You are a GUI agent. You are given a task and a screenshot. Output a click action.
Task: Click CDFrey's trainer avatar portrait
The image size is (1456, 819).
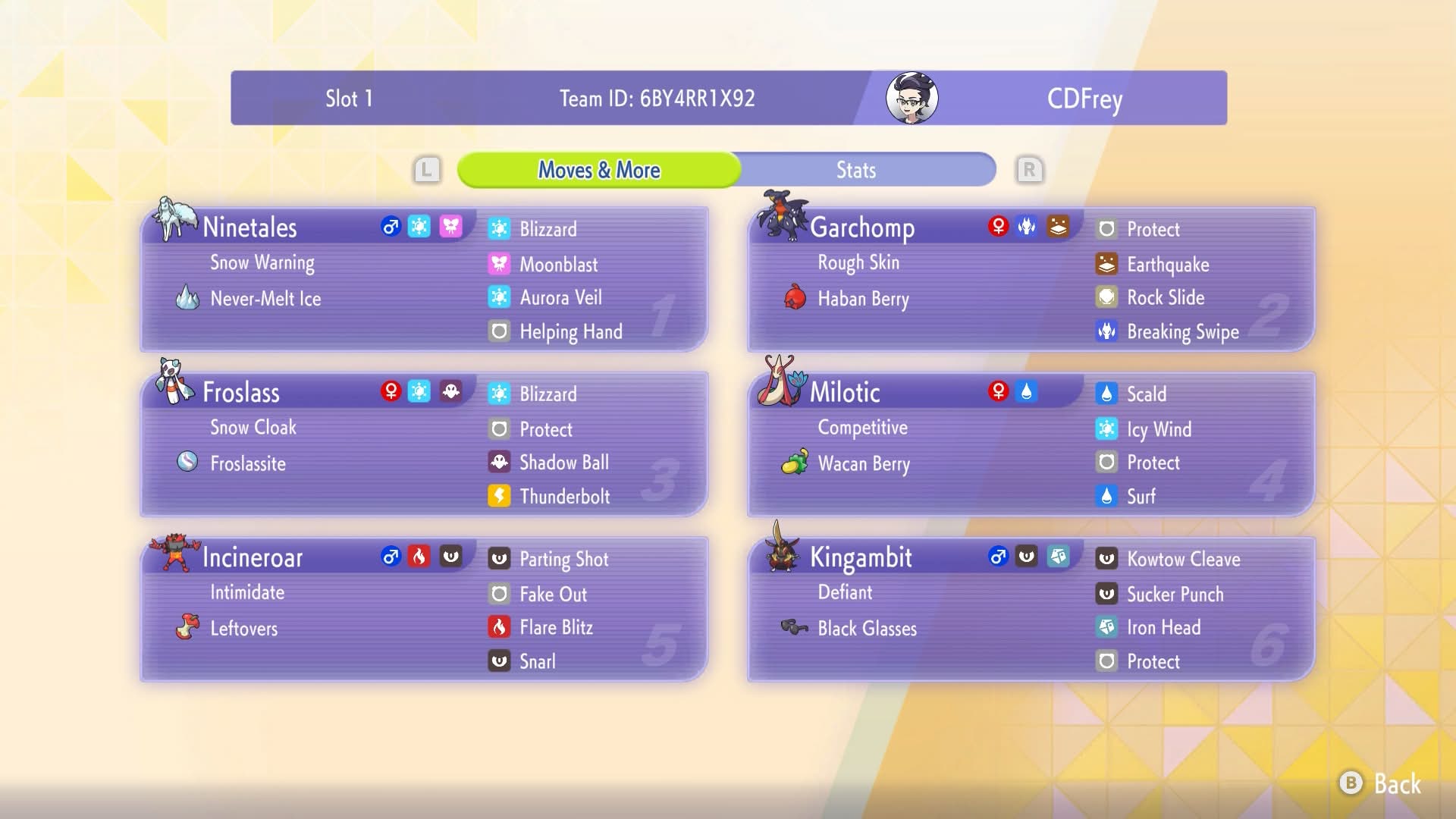(x=910, y=97)
